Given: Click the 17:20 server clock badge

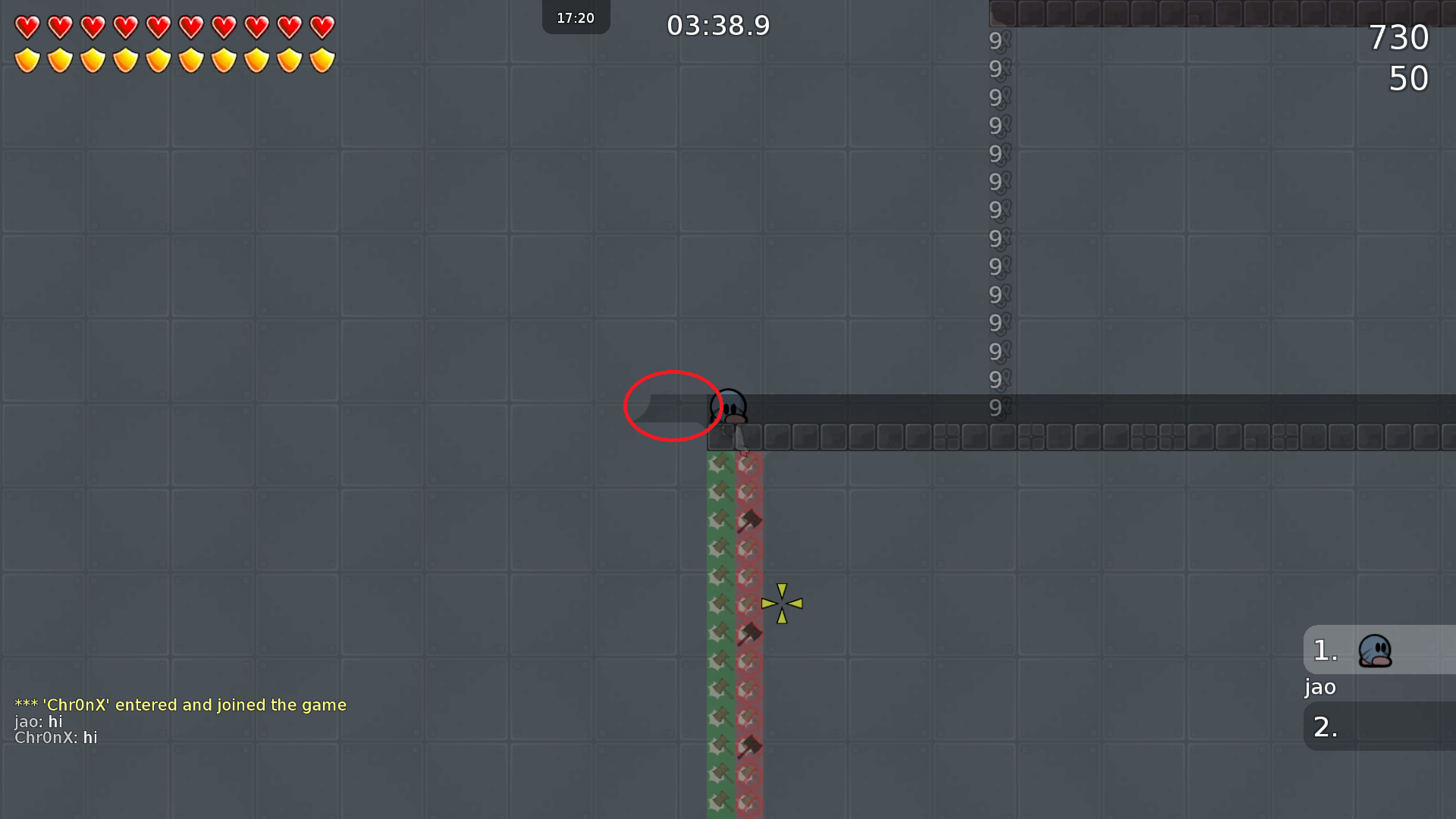Looking at the screenshot, I should click(x=576, y=17).
